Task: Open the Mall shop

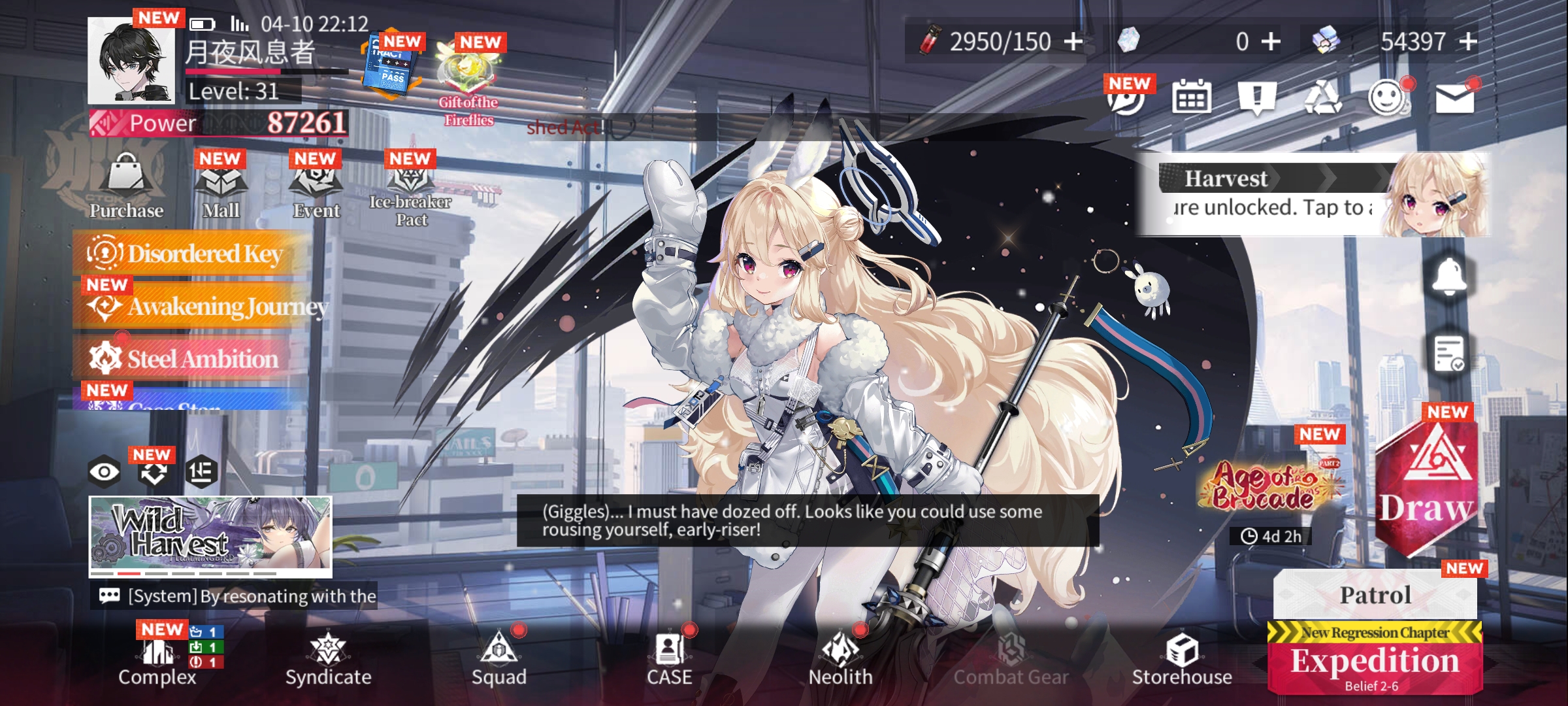Action: coord(221,190)
